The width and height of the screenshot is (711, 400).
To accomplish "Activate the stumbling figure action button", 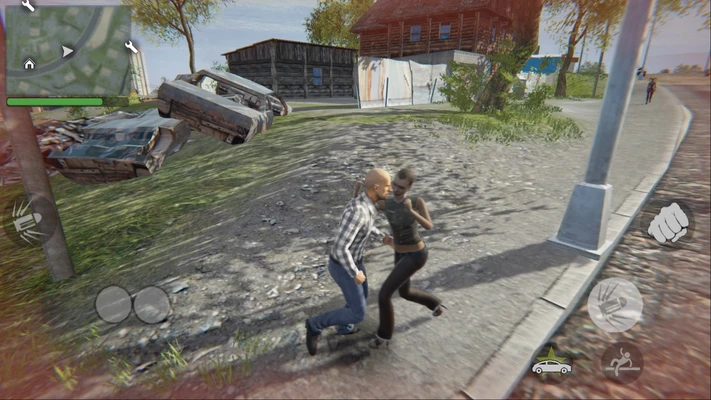I will (x=622, y=363).
